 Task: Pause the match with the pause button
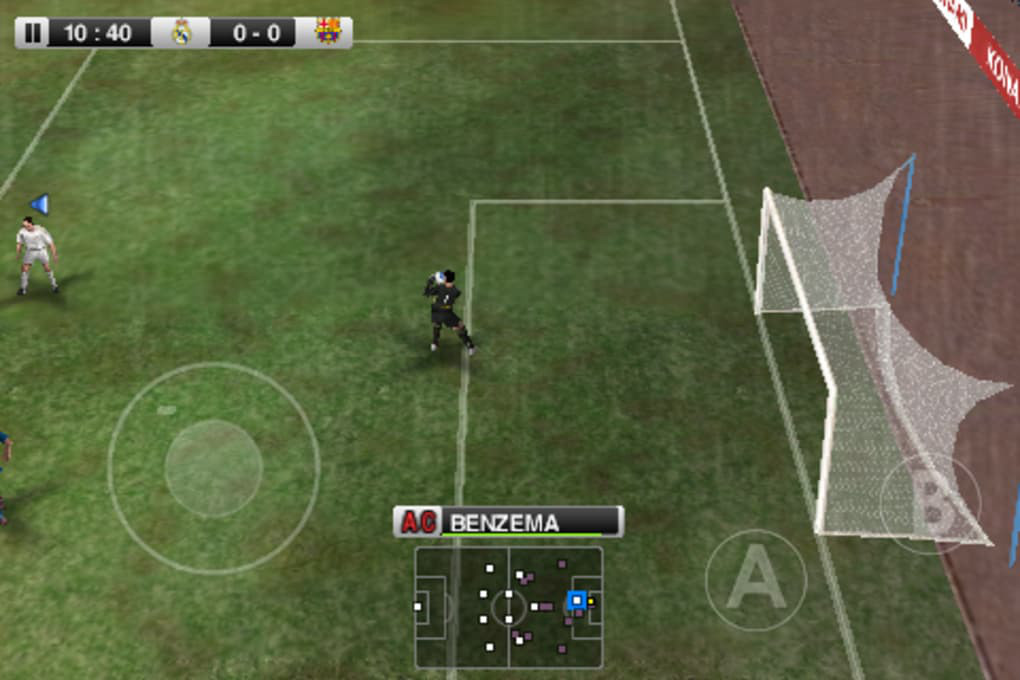tap(33, 33)
